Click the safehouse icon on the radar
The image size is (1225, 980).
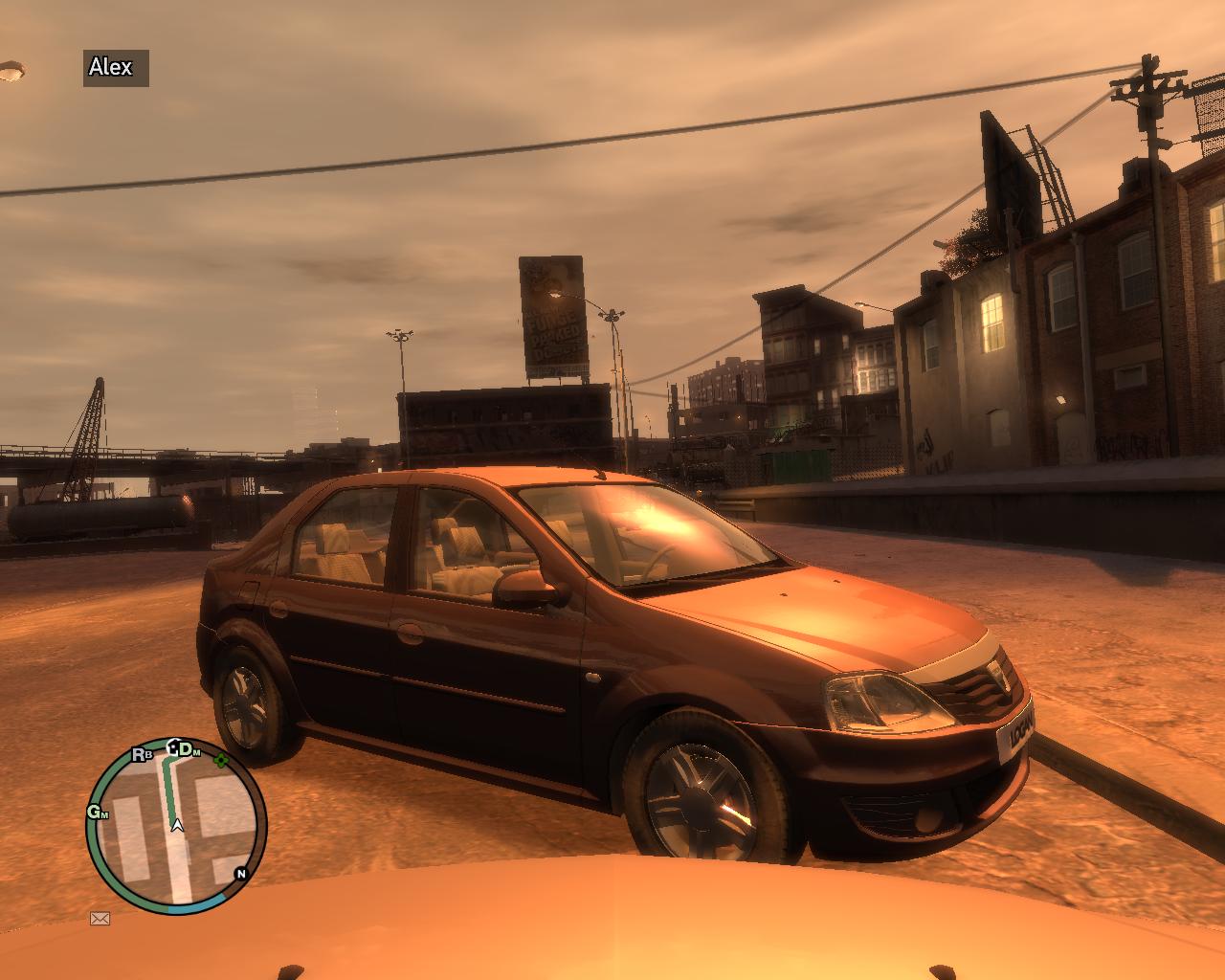[173, 747]
